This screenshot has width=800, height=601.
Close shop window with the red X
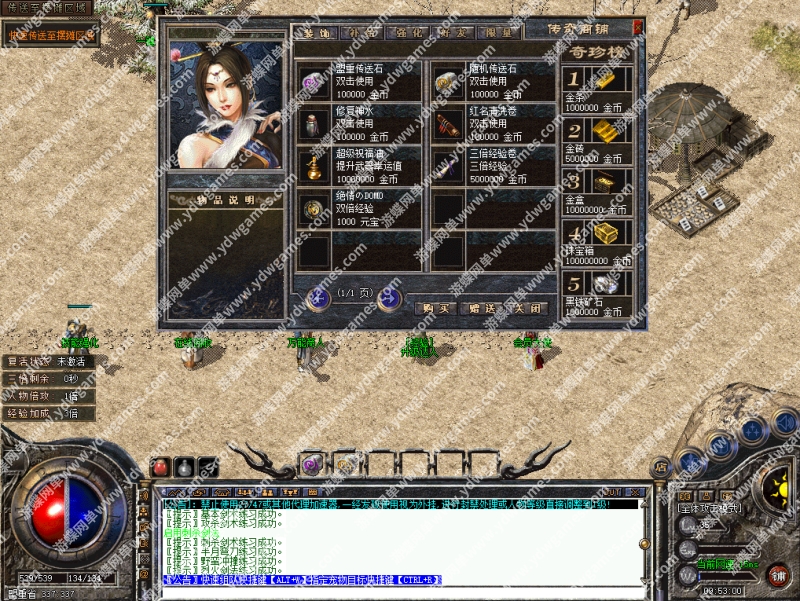[x=638, y=28]
